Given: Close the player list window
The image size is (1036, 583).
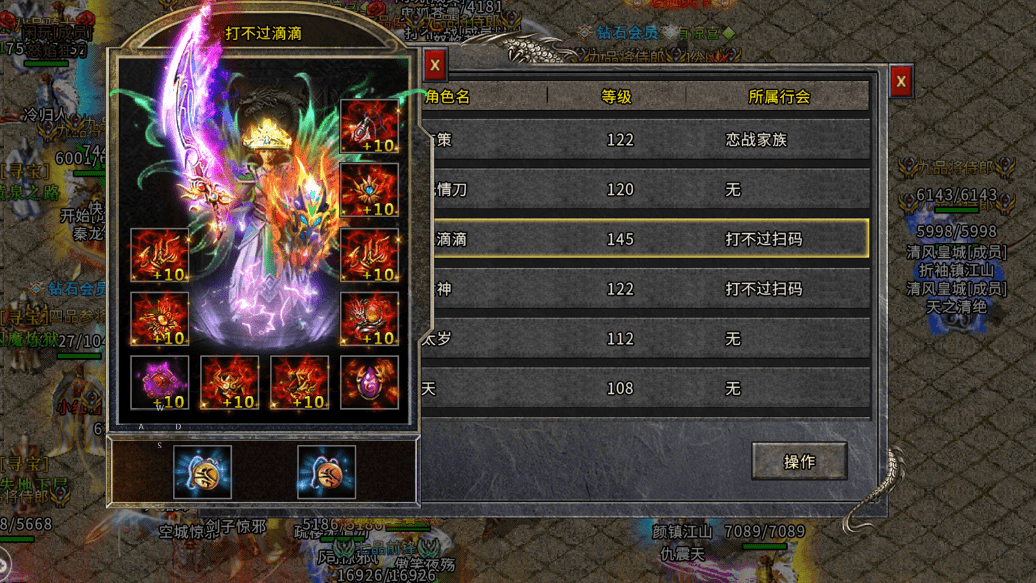Looking at the screenshot, I should tap(901, 81).
